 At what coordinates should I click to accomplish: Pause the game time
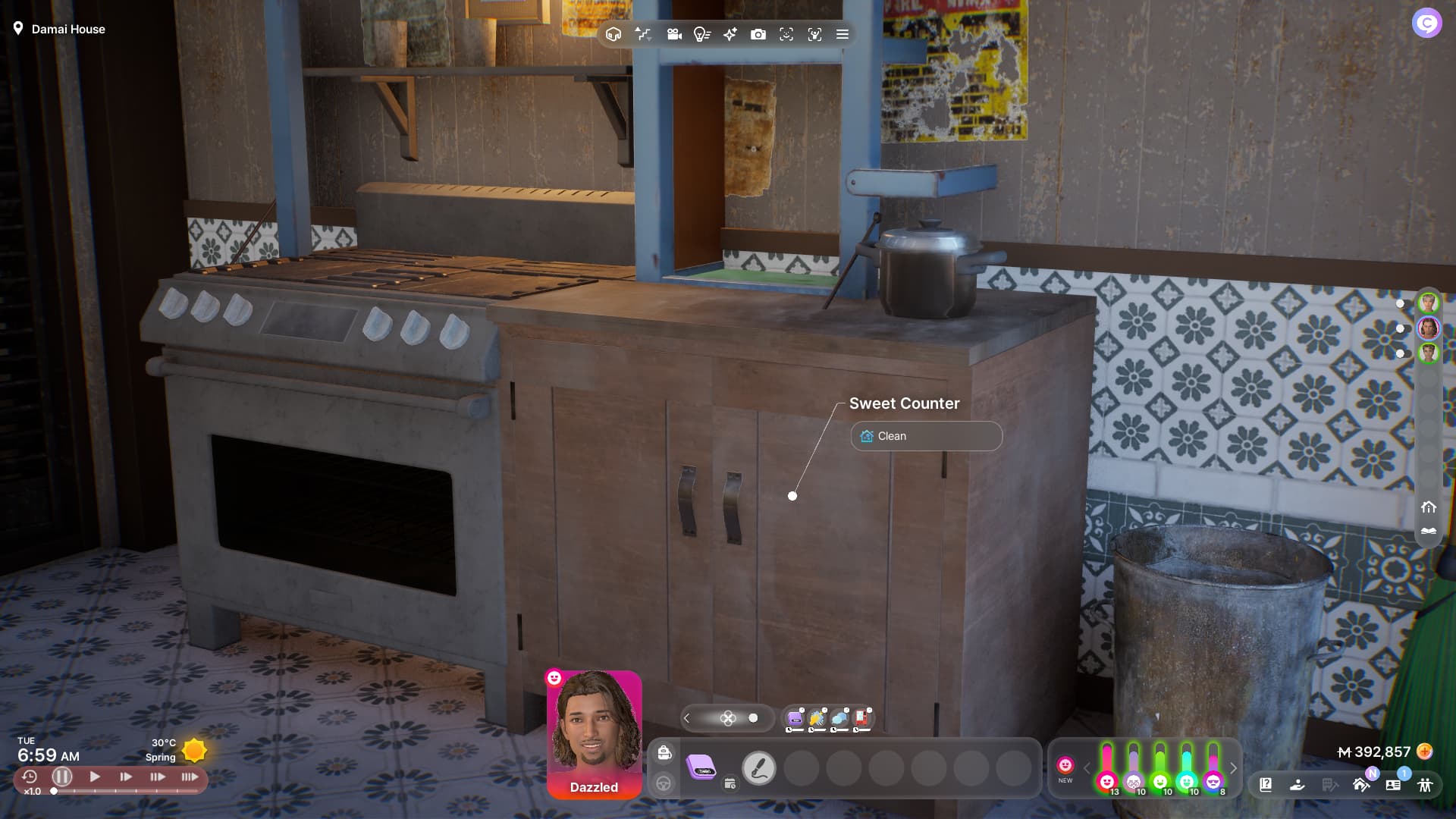click(x=62, y=777)
